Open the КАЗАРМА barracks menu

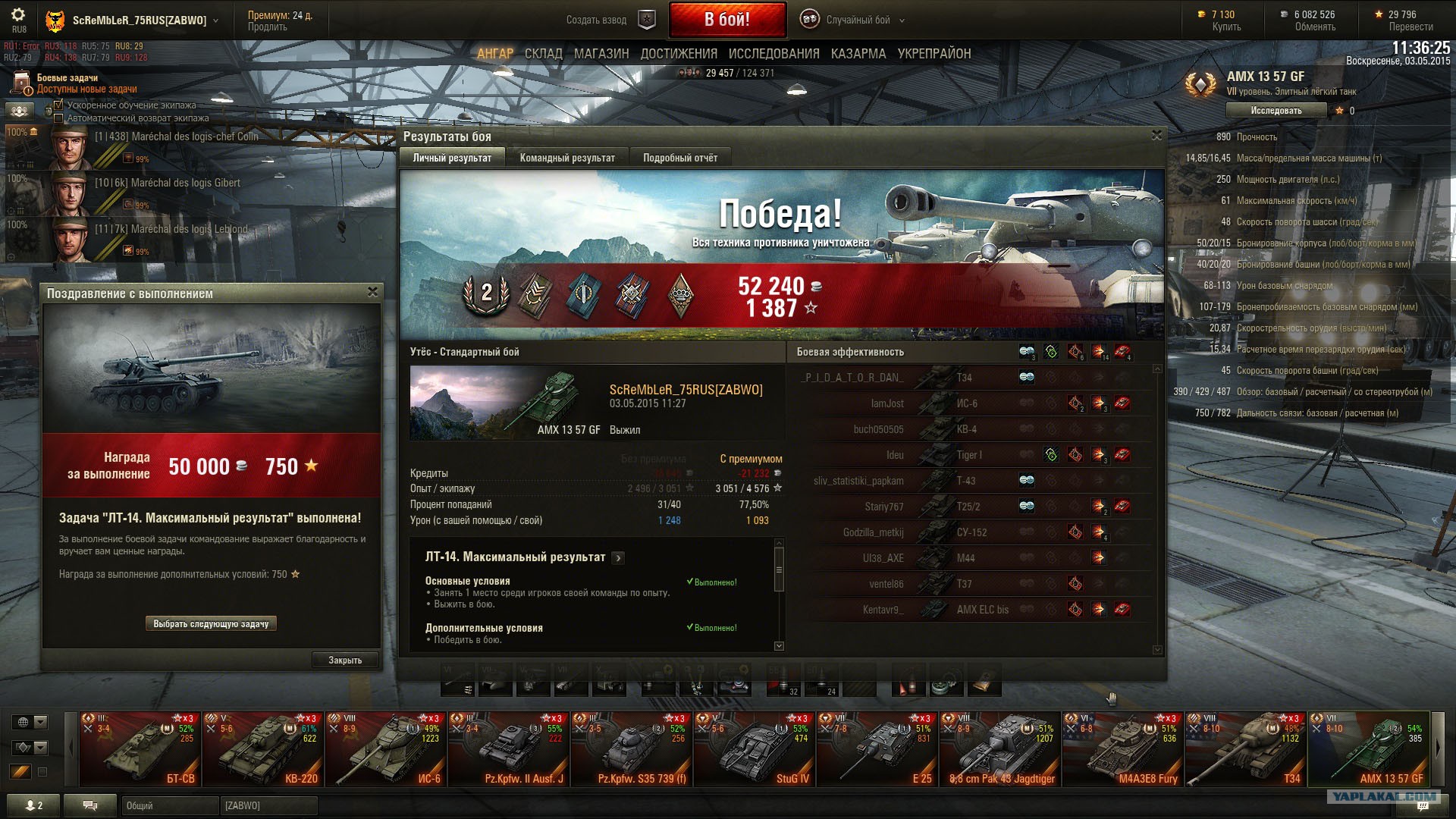point(858,54)
